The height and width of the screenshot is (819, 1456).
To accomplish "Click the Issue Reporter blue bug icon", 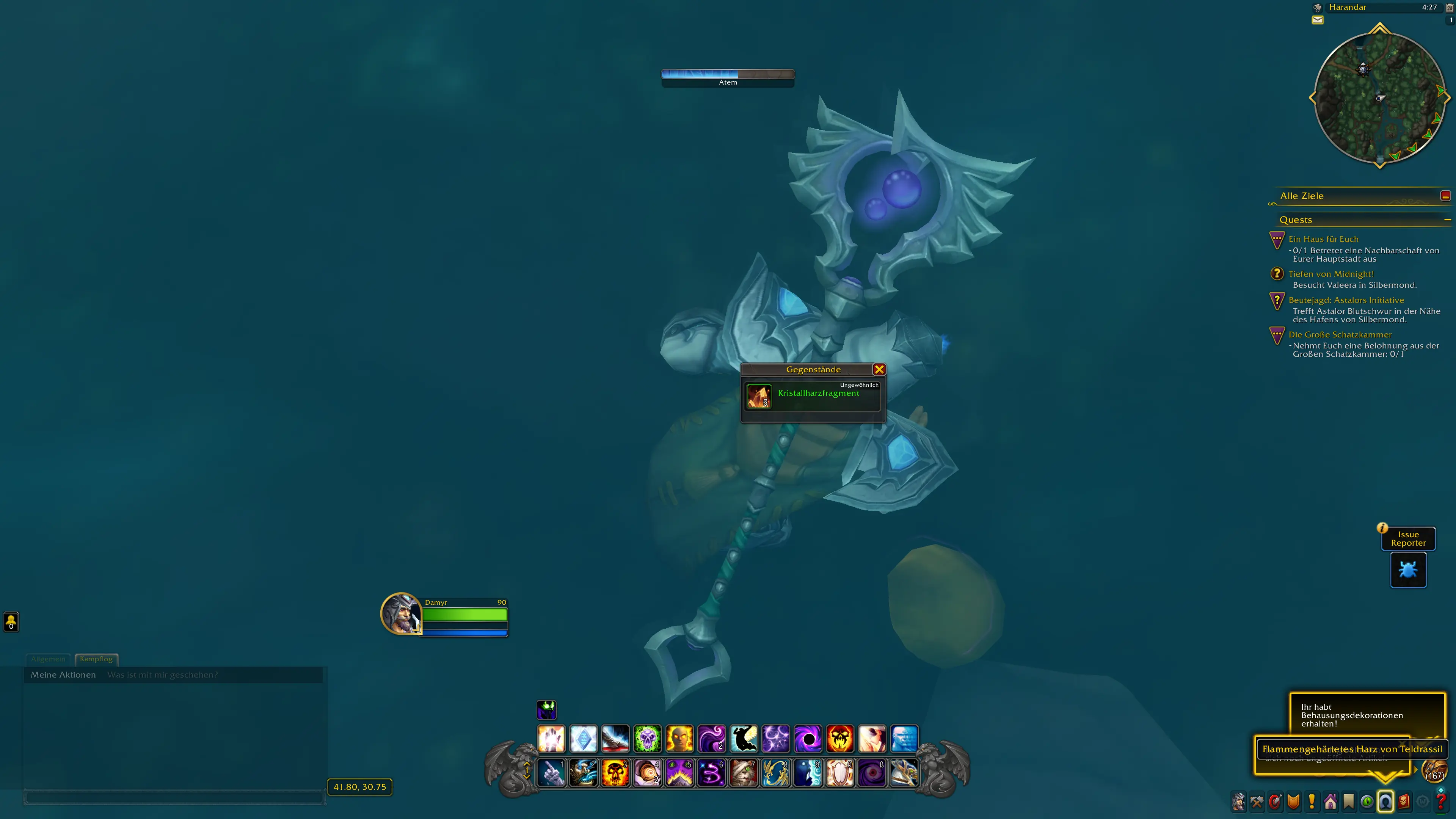I will [1408, 570].
